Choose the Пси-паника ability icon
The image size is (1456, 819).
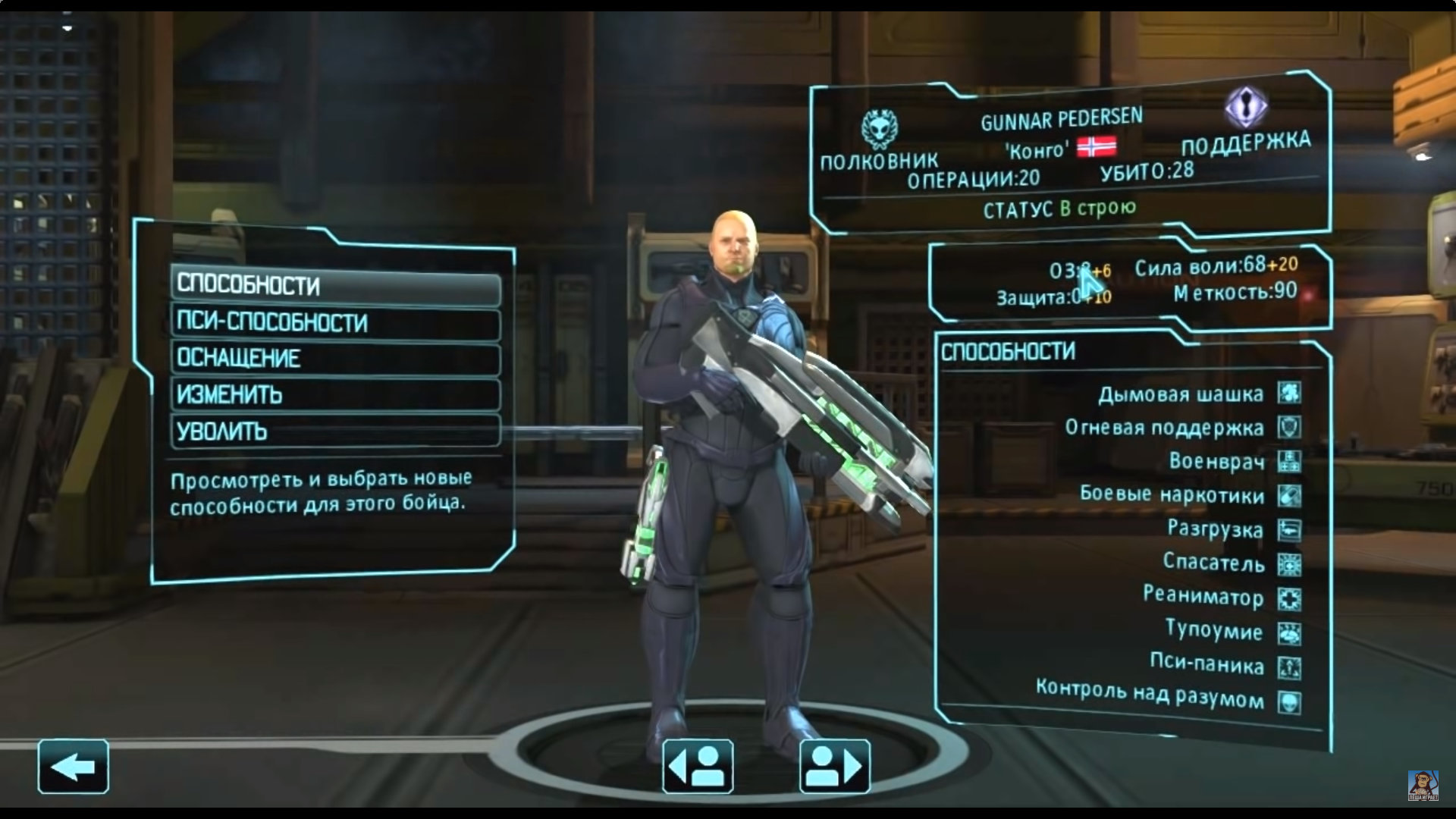[x=1289, y=667]
